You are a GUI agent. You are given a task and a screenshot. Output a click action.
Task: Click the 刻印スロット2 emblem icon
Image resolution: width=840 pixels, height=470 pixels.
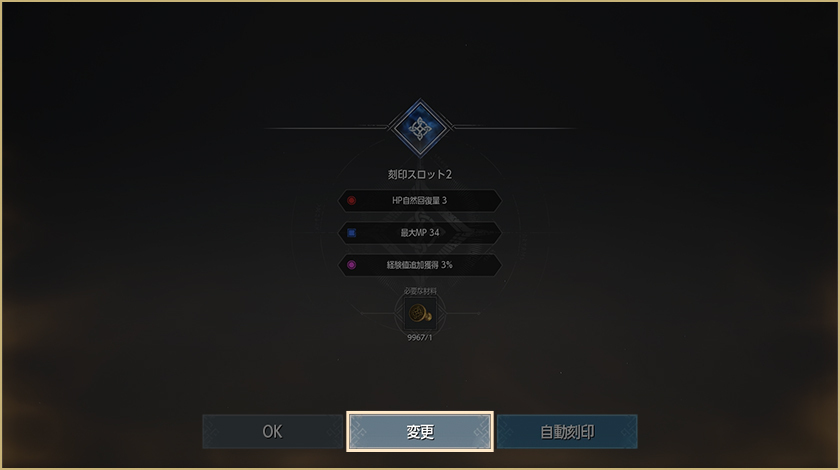click(420, 128)
